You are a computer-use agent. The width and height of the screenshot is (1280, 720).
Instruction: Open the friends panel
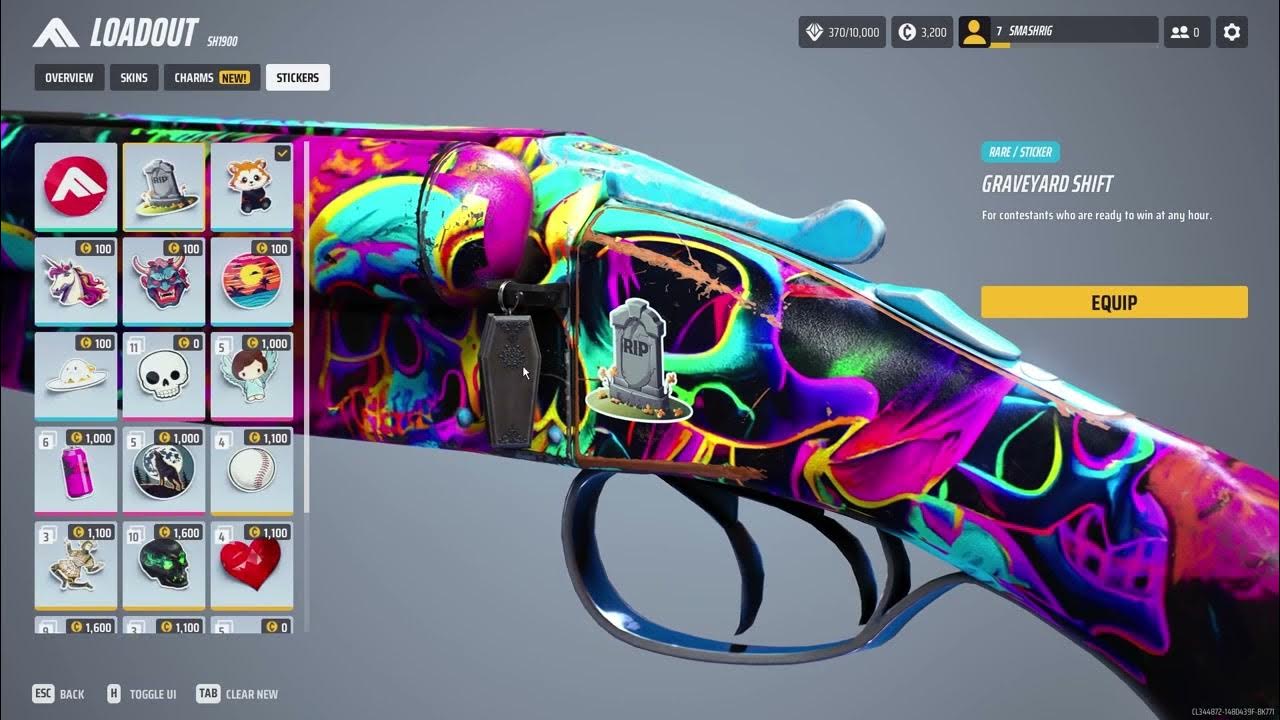click(x=1186, y=31)
